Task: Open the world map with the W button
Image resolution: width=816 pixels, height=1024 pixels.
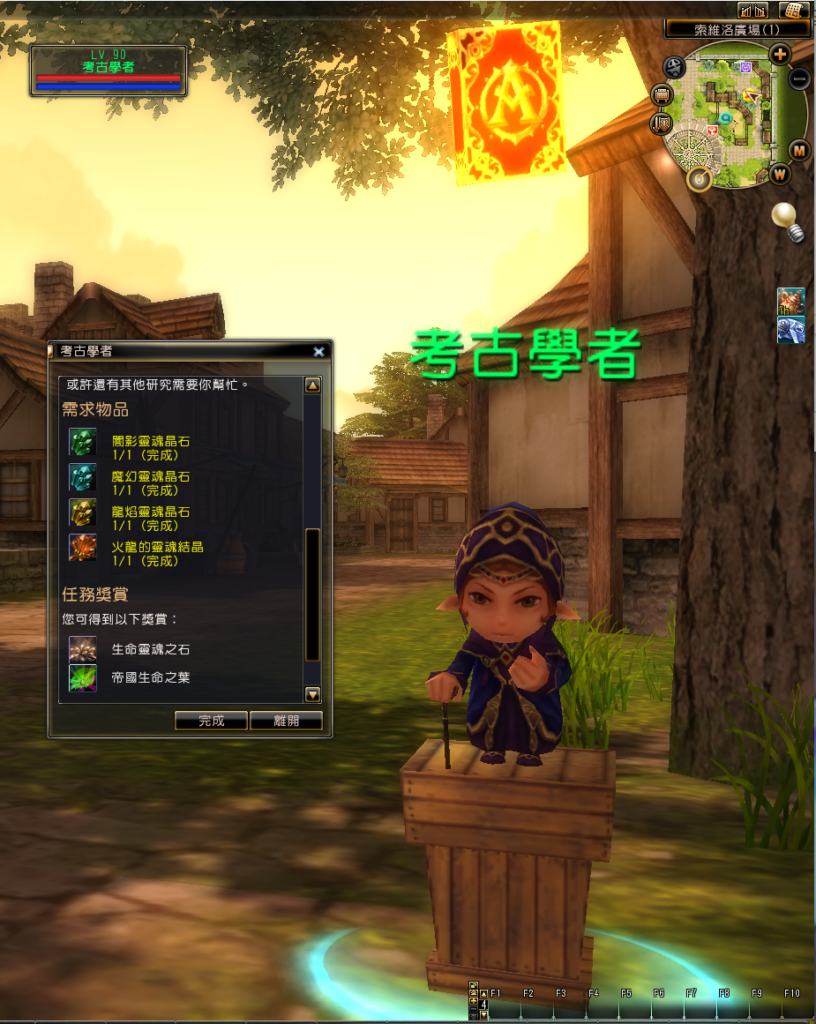Action: pos(780,174)
